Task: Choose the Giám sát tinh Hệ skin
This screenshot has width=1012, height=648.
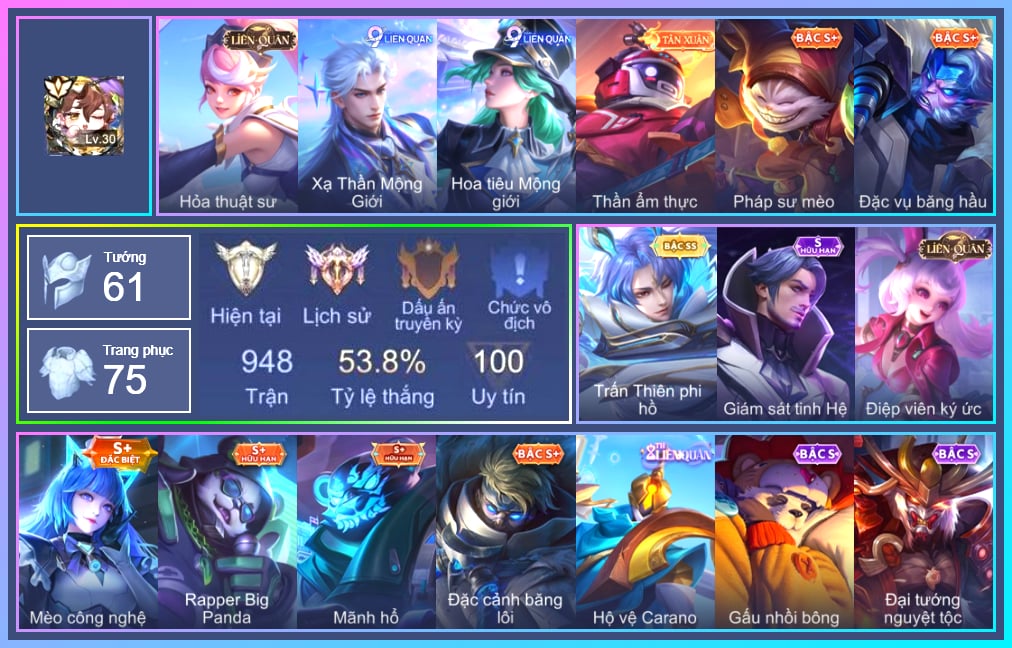Action: point(785,322)
